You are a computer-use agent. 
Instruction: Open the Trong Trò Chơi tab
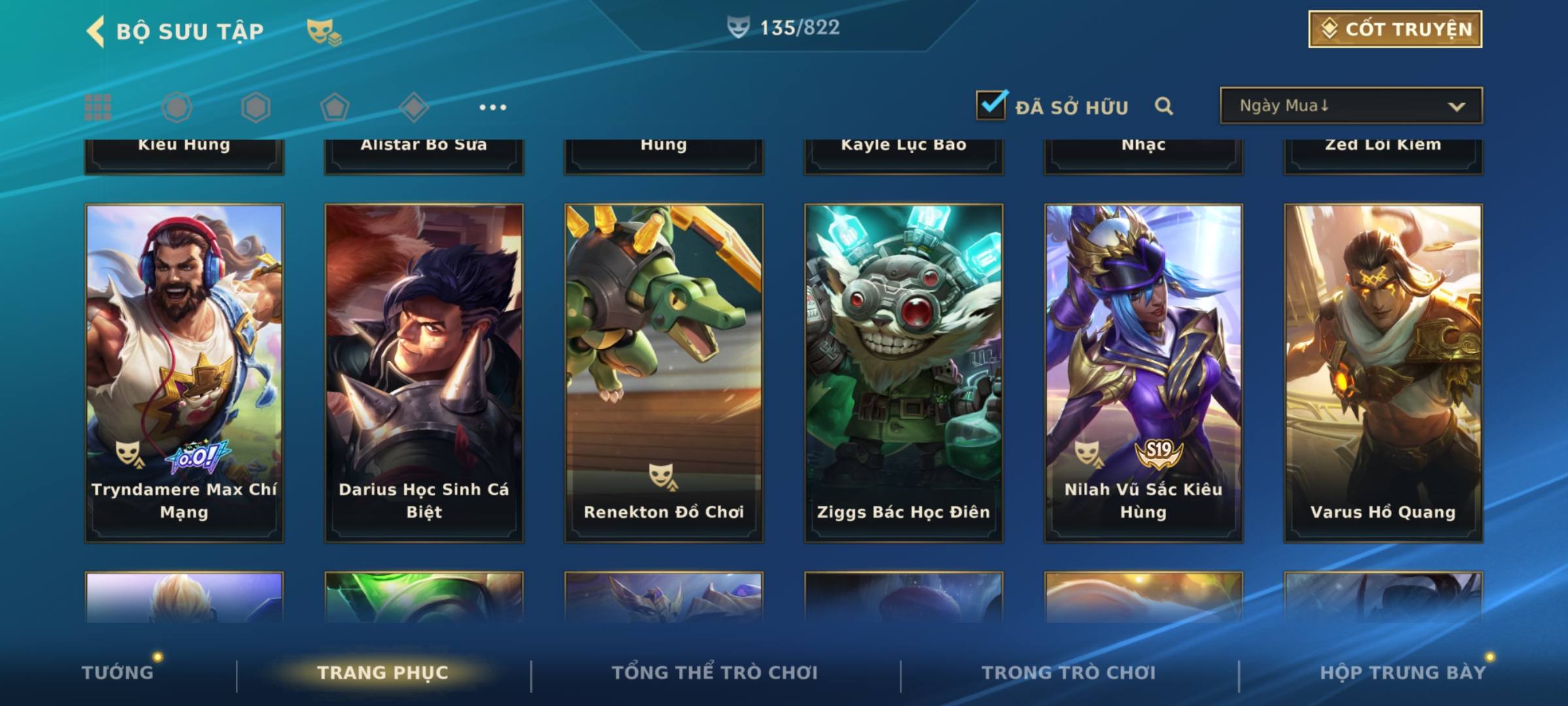[1068, 673]
